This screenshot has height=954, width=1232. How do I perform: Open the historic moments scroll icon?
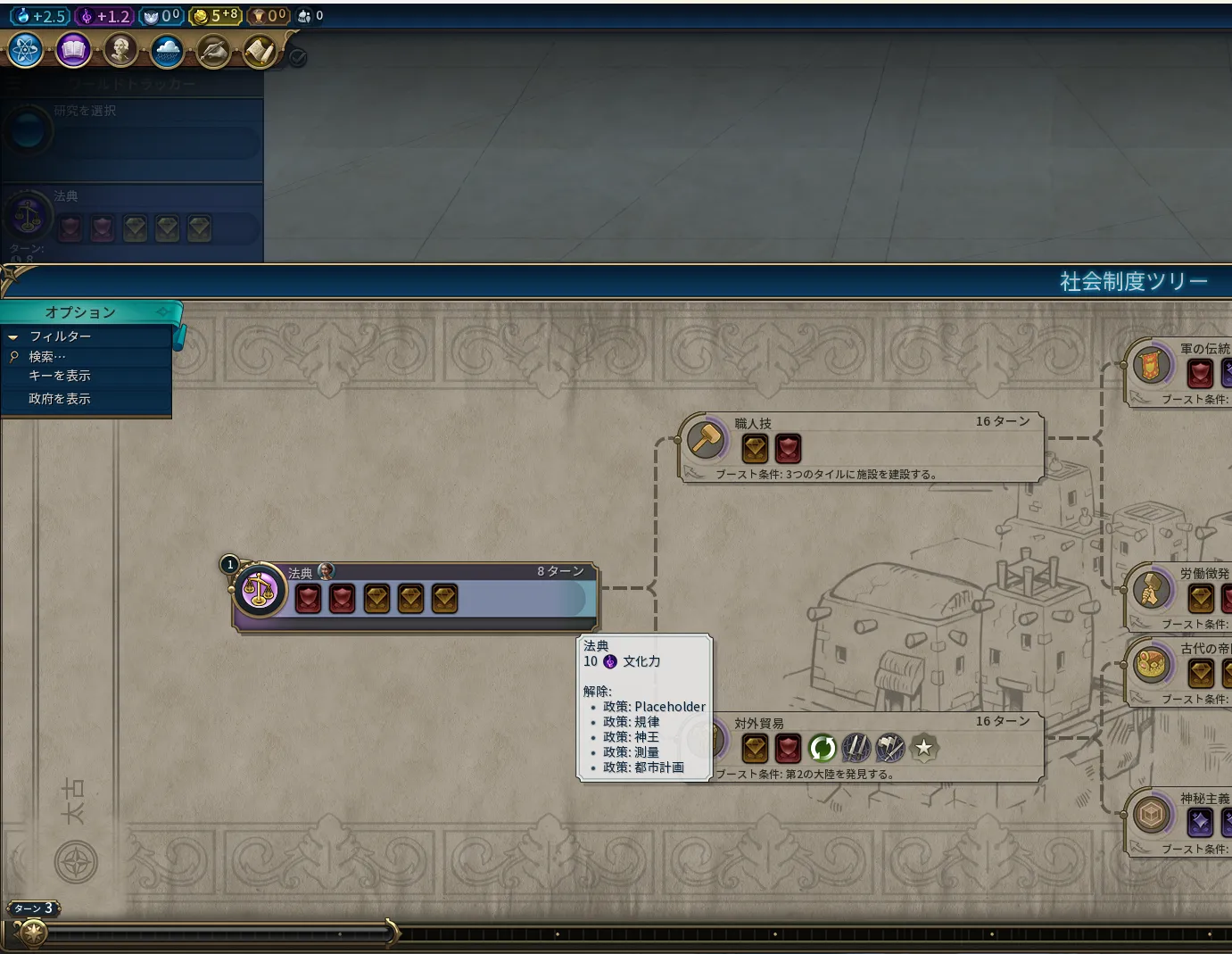point(260,52)
